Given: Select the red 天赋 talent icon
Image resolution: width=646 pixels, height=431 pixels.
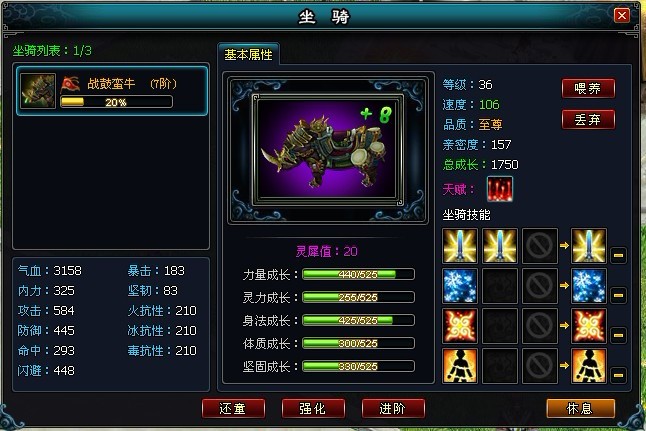Looking at the screenshot, I should click(x=500, y=189).
